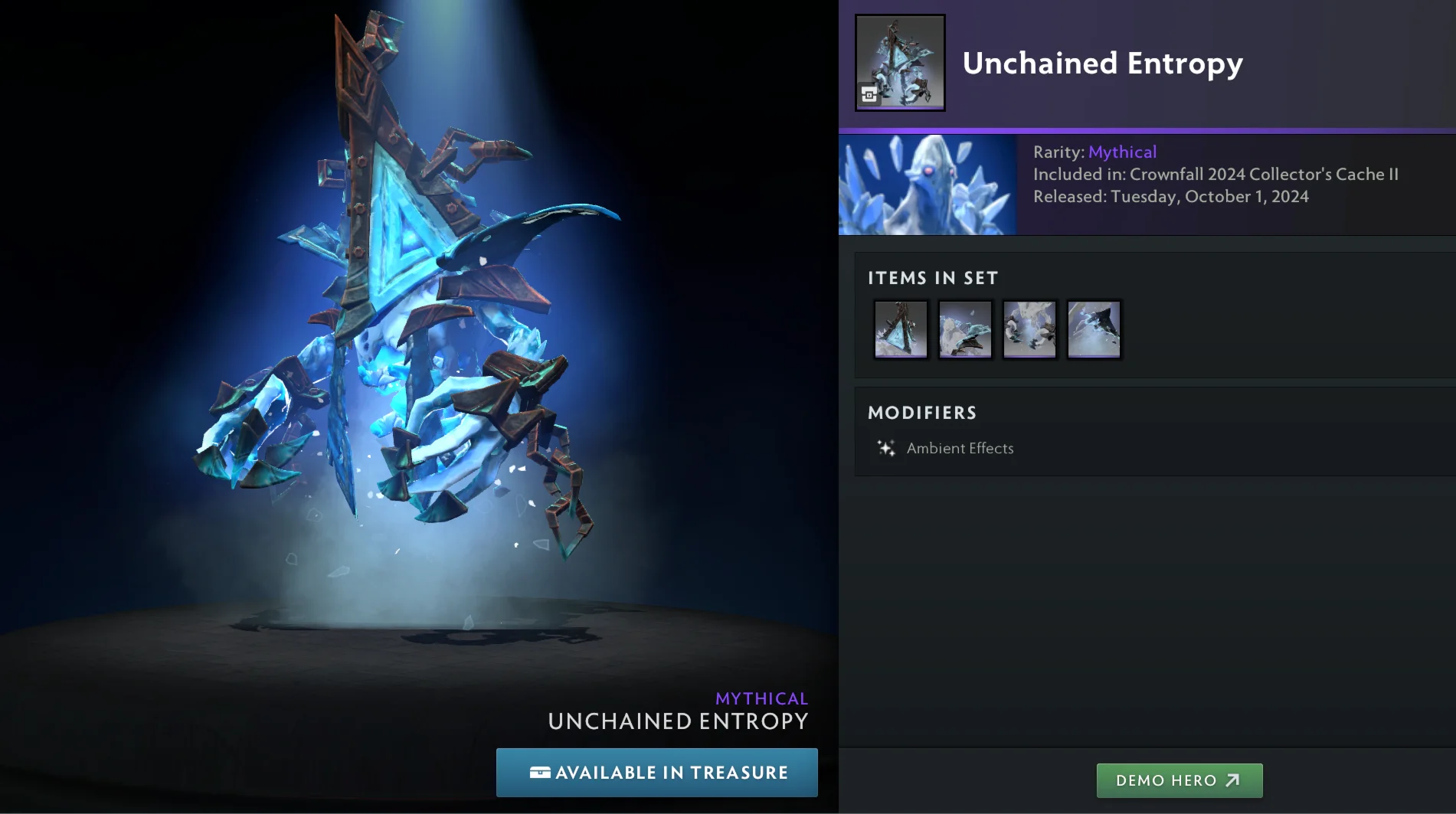
Task: Open the shoulder armor item in the set
Action: (x=964, y=329)
